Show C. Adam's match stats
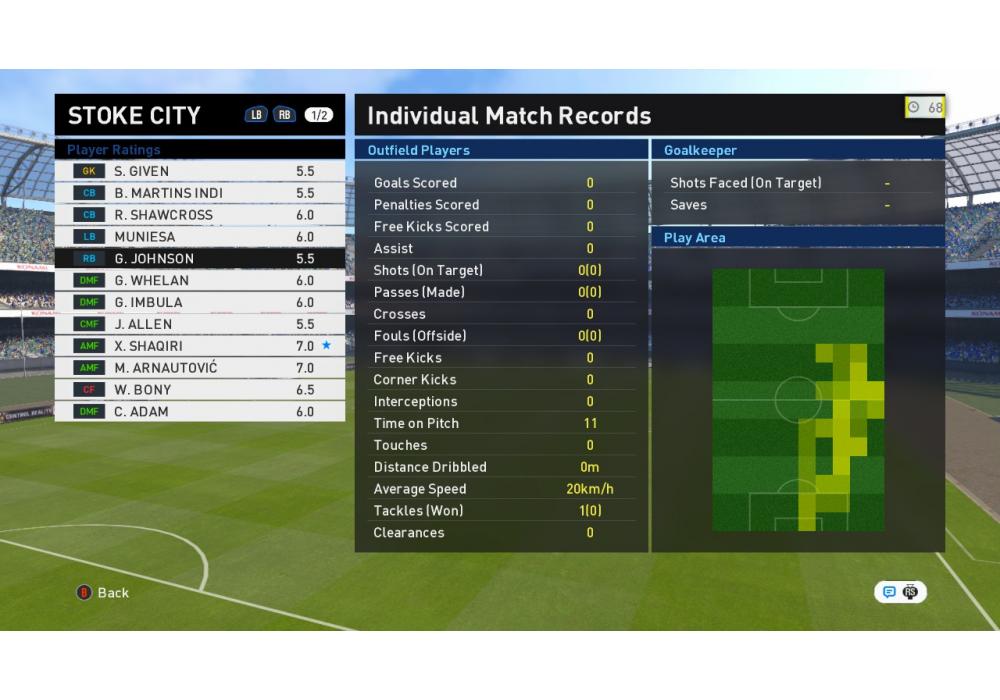This screenshot has height=700, width=1000. 199,412
